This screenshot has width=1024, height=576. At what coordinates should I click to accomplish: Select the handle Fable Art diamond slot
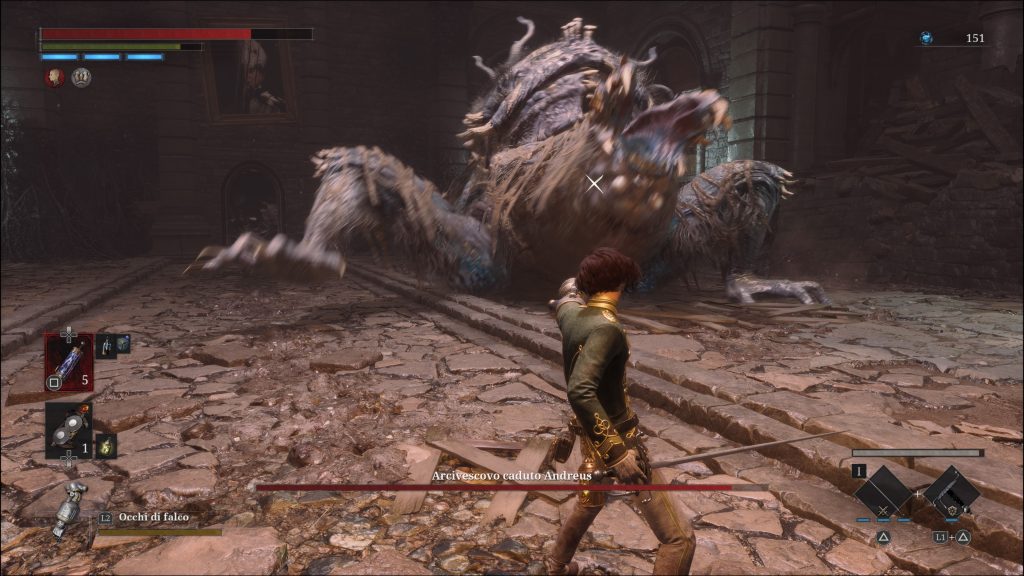(951, 491)
